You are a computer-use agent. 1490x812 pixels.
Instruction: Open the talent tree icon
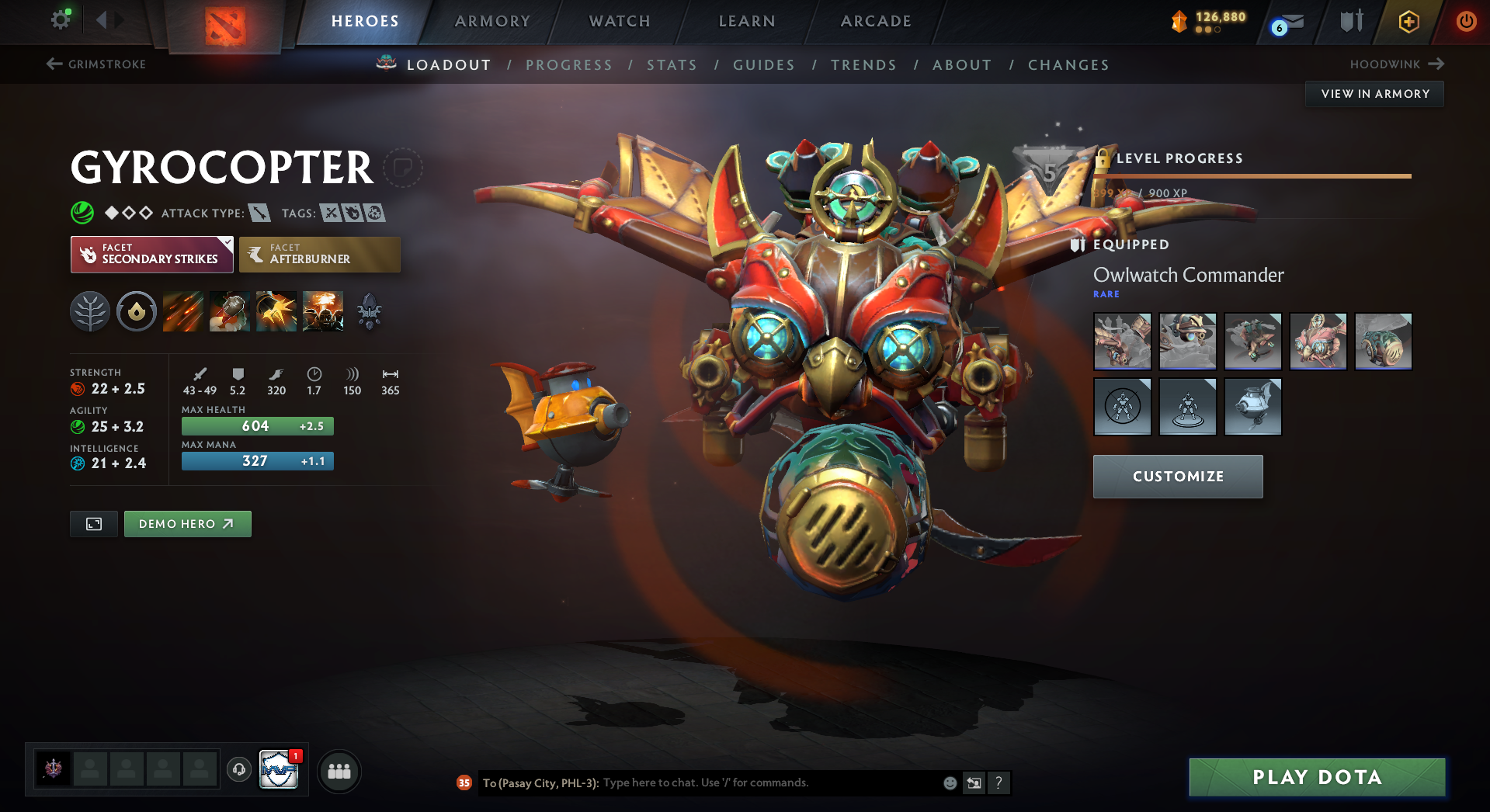click(90, 312)
